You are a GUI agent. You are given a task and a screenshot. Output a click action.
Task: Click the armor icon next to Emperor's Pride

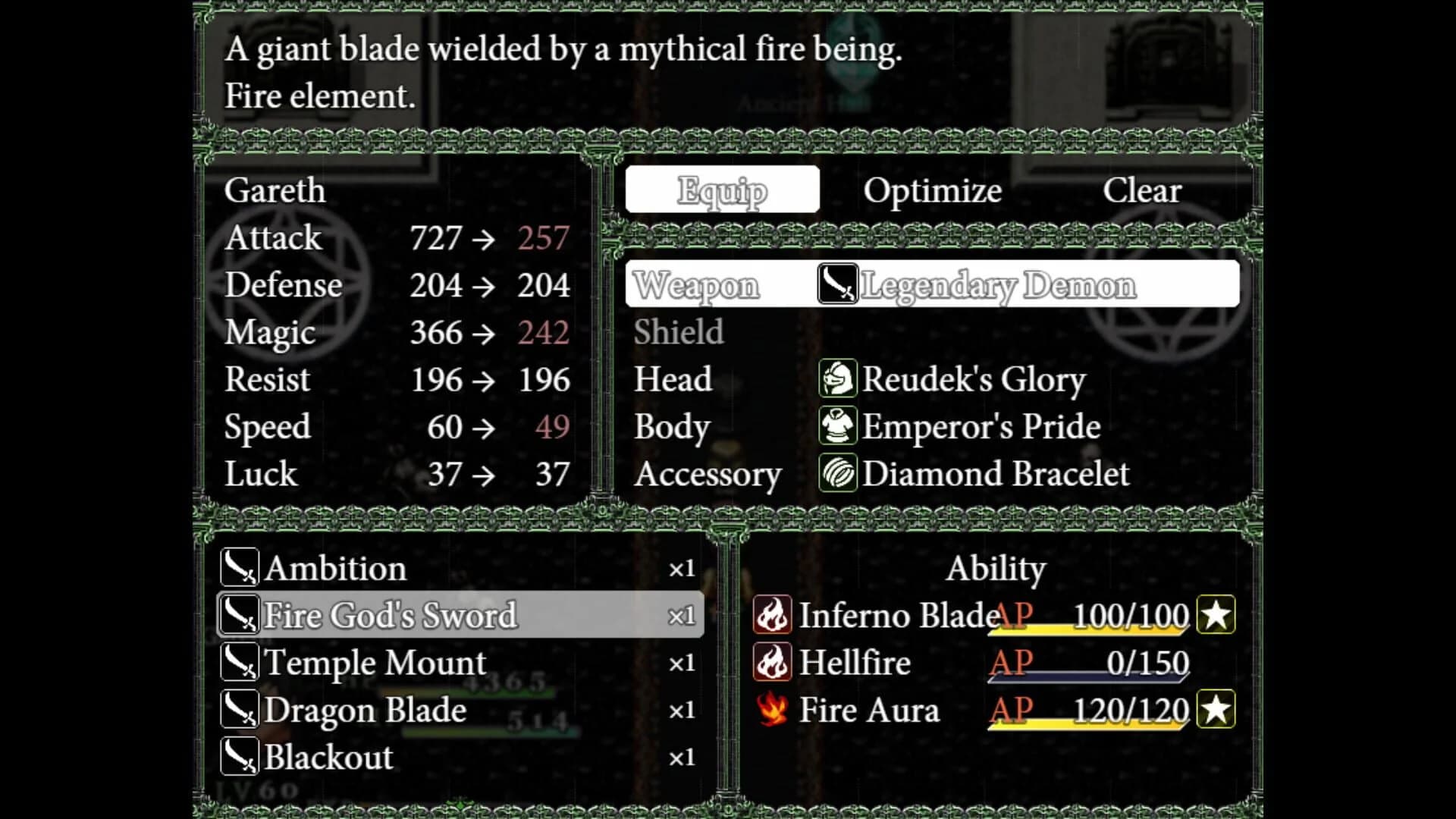click(x=836, y=426)
